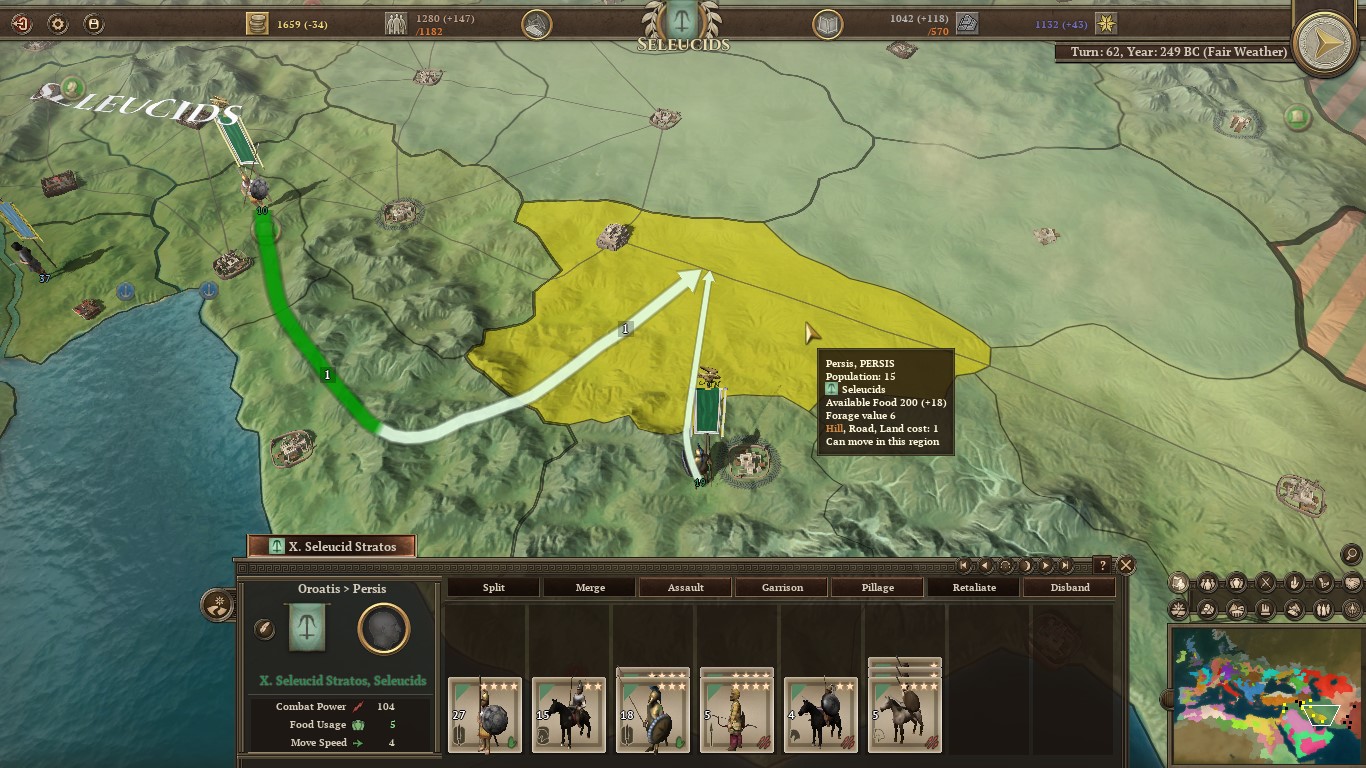Select the population map filter icon
1366x768 pixels.
(x=1208, y=583)
